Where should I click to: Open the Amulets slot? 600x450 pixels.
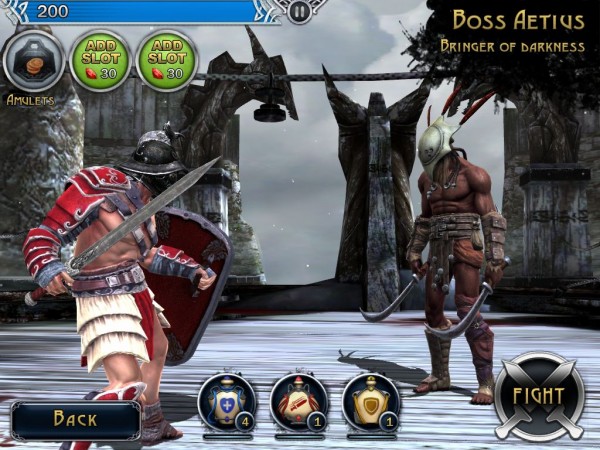coord(34,60)
